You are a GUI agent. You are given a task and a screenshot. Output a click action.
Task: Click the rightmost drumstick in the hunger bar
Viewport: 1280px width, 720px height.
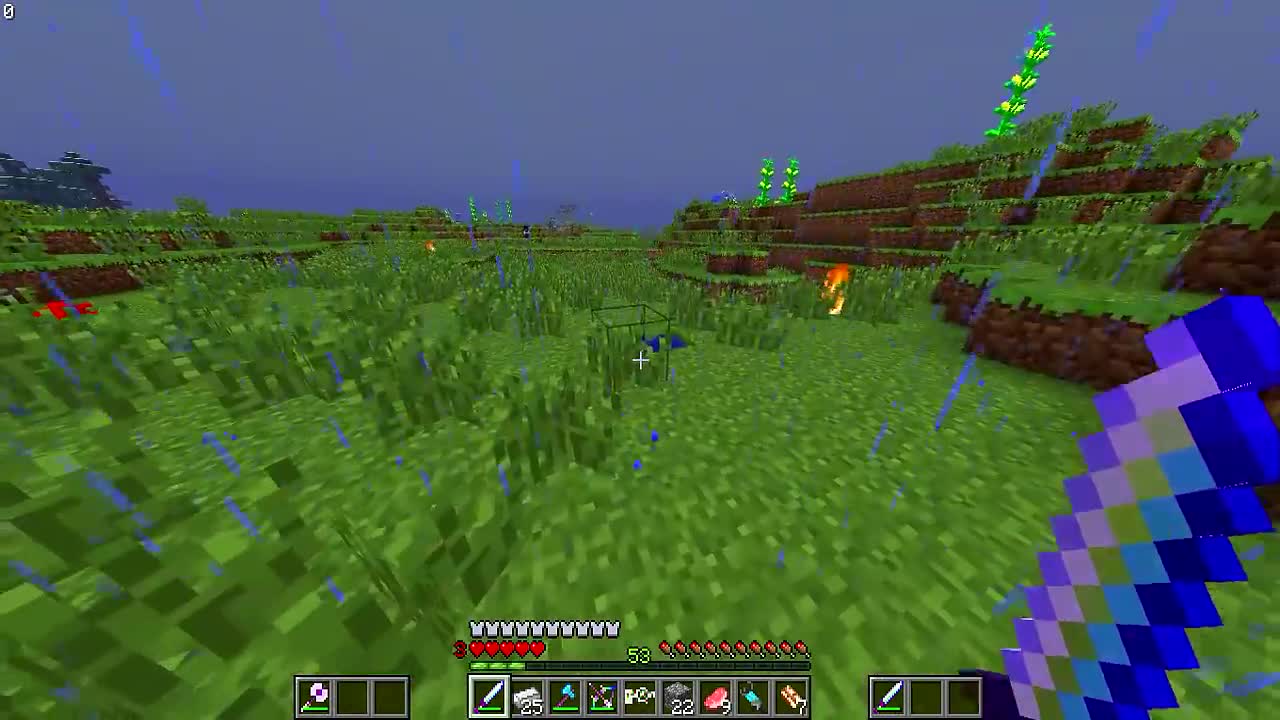(x=800, y=647)
